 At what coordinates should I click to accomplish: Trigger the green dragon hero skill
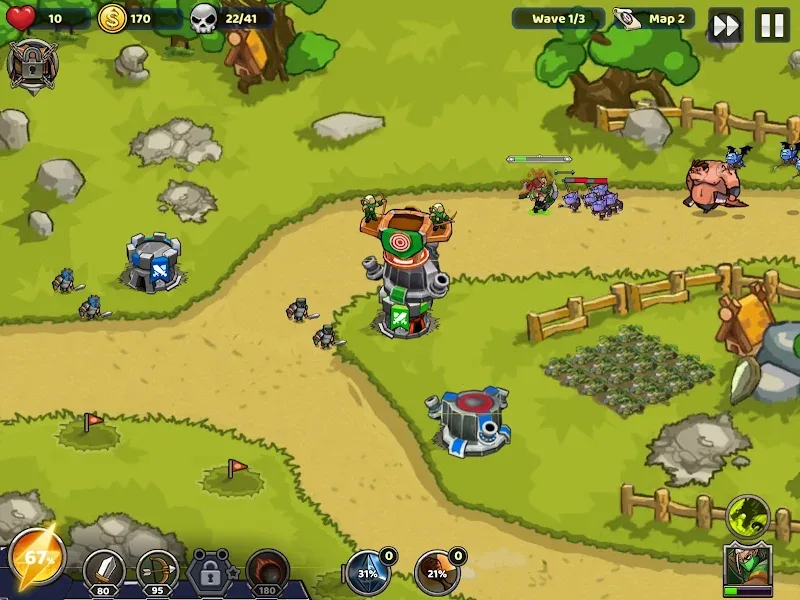pos(747,516)
